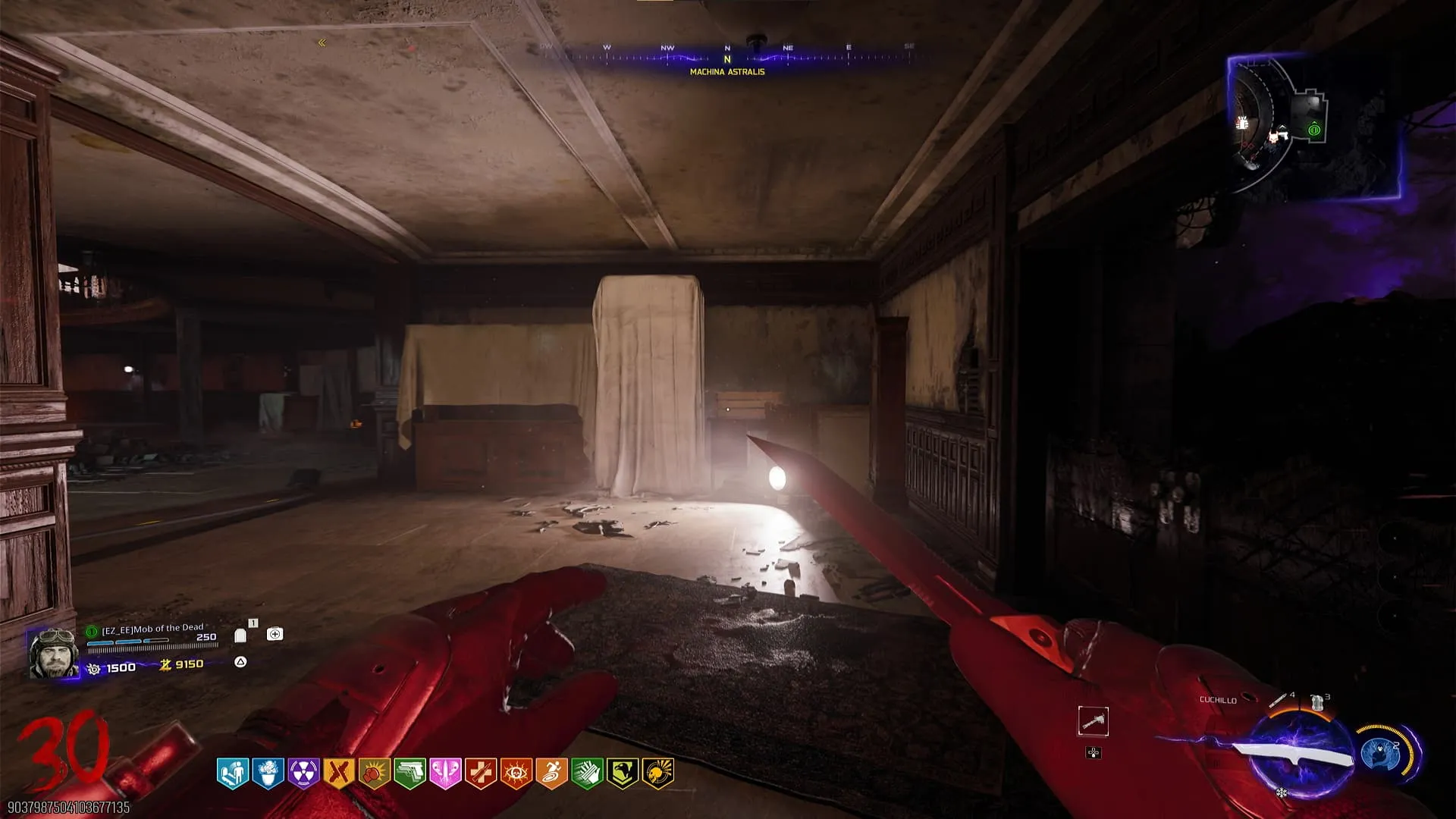Screen dimensions: 1456x819
Task: Activate the blue field upgrade ability
Action: point(1380,753)
